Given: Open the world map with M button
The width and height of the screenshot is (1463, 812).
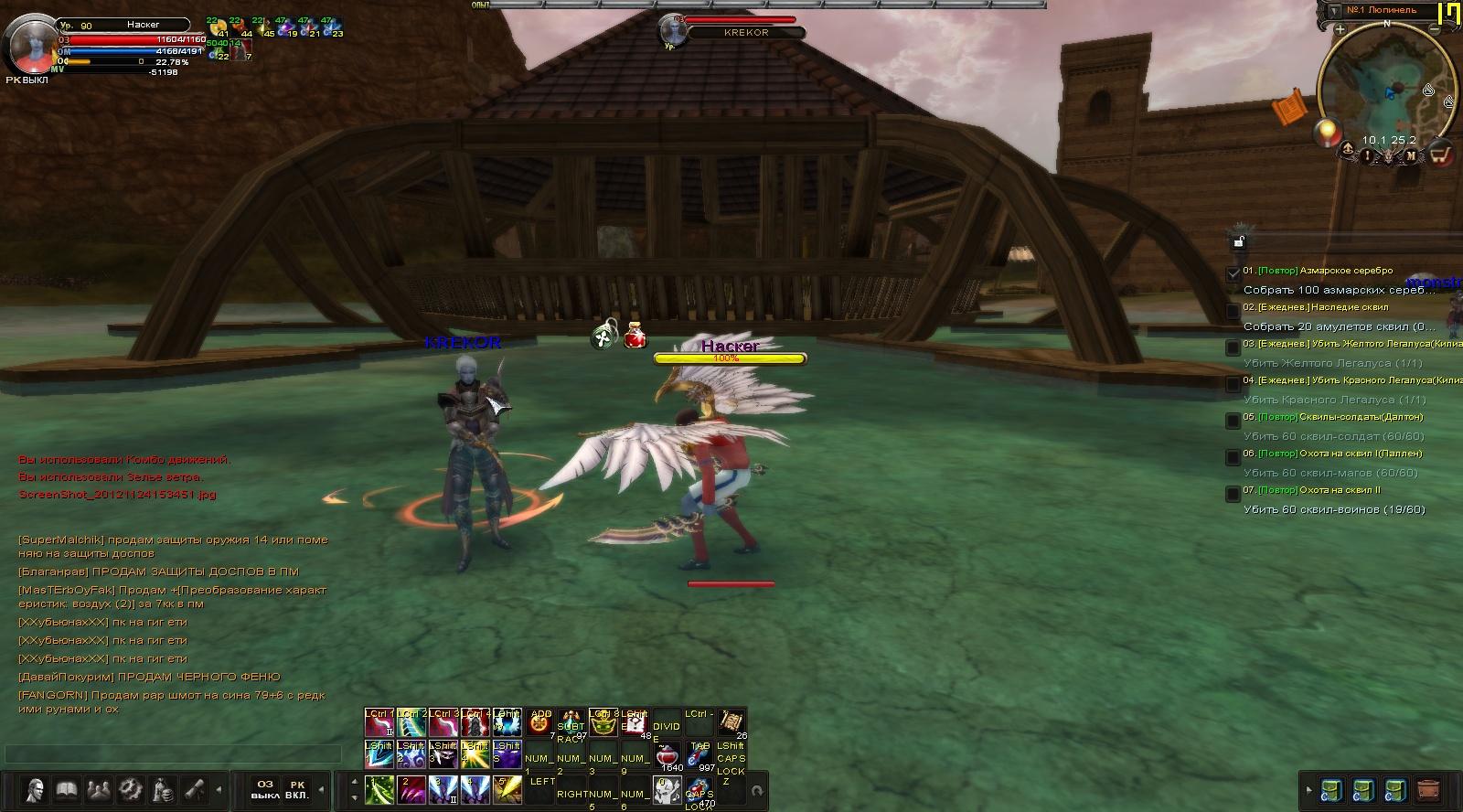Looking at the screenshot, I should click(1411, 155).
